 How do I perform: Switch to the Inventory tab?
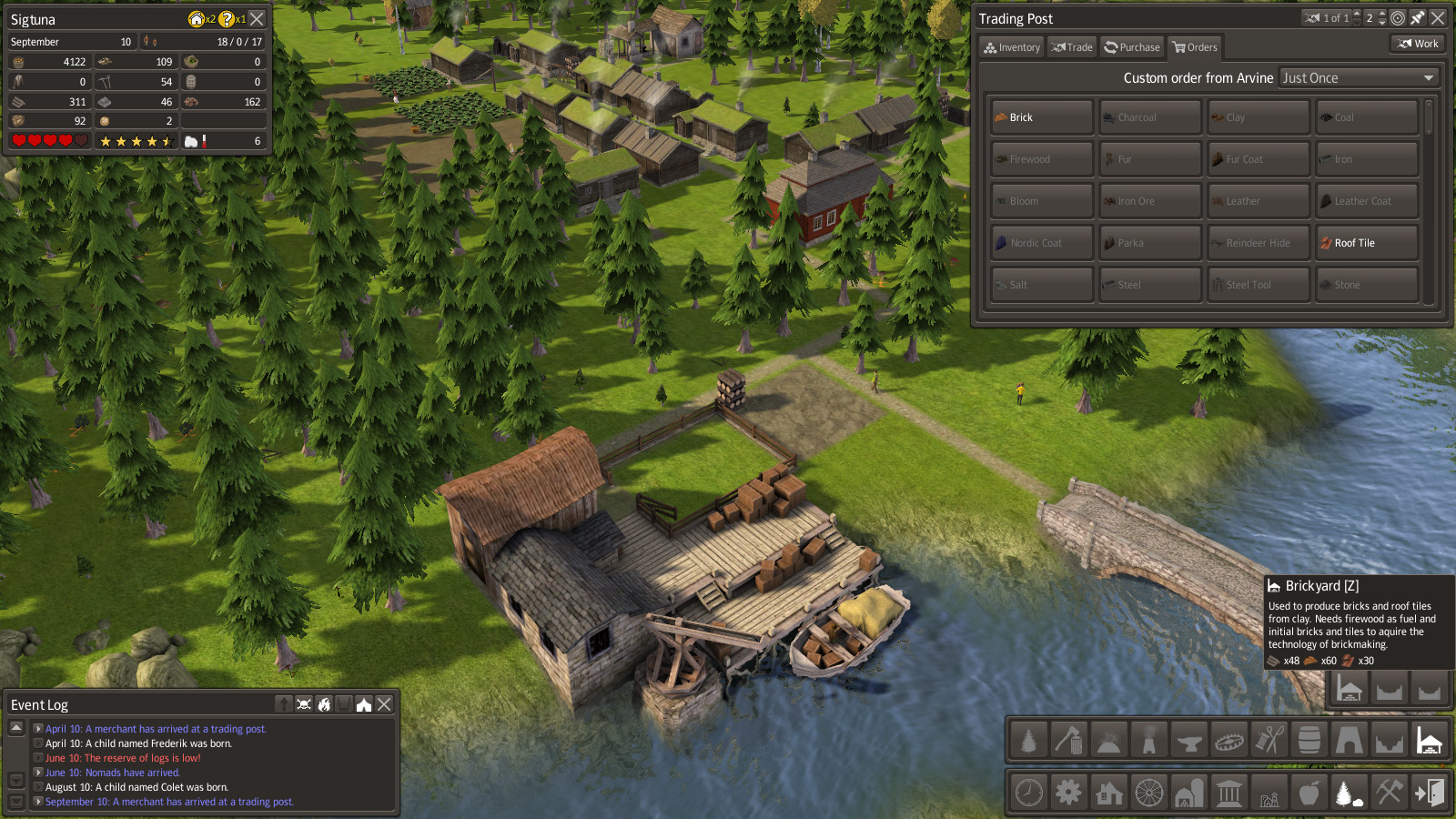[1012, 47]
